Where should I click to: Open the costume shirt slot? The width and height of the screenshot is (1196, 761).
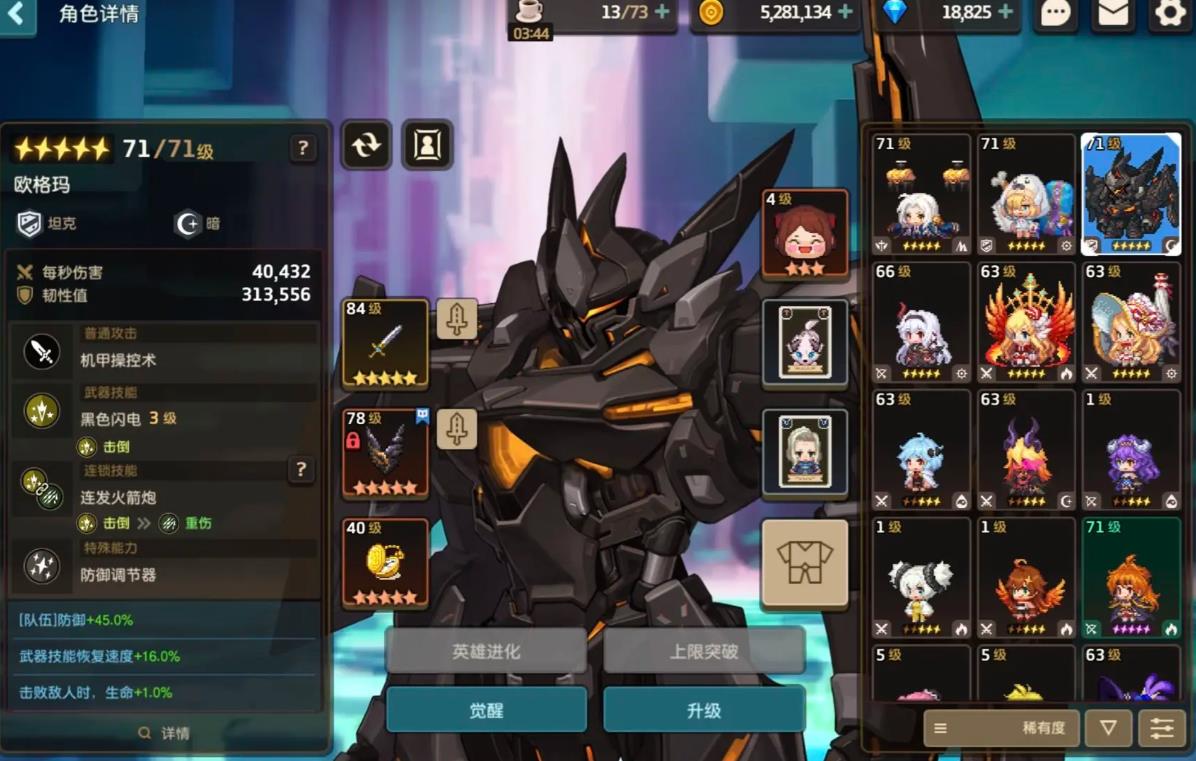click(805, 563)
